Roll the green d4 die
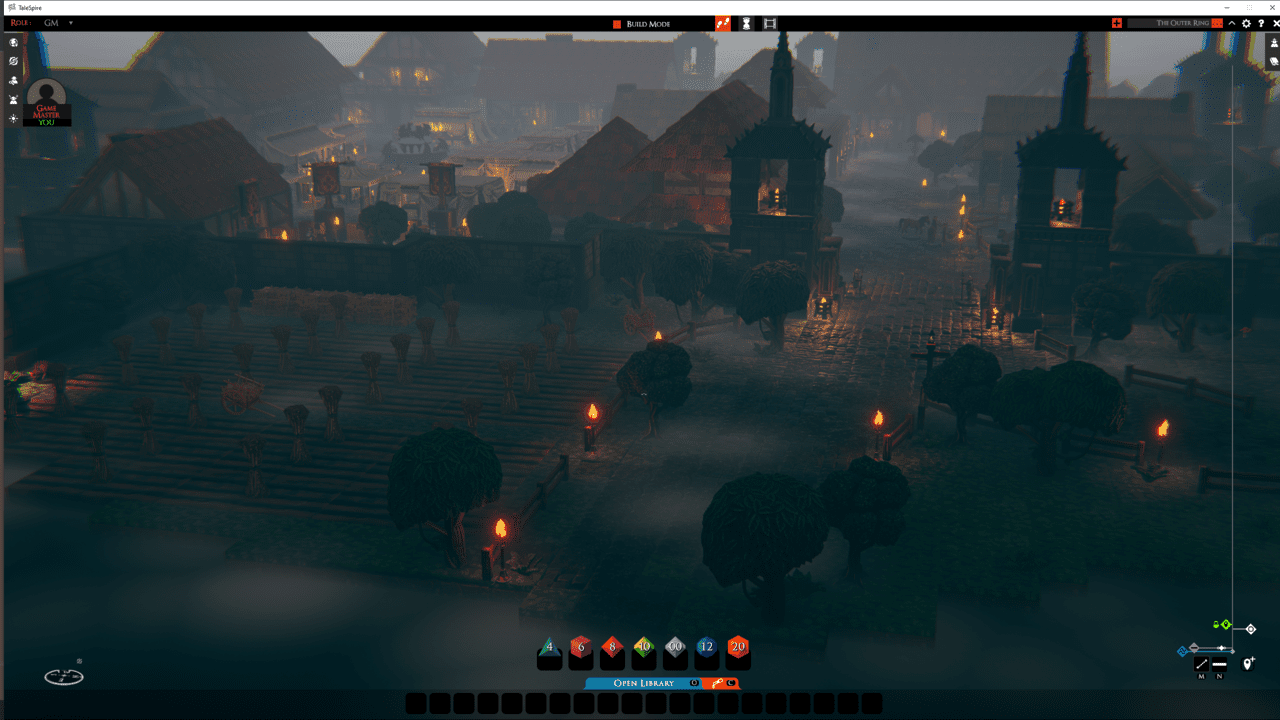This screenshot has width=1280, height=720. pos(549,650)
